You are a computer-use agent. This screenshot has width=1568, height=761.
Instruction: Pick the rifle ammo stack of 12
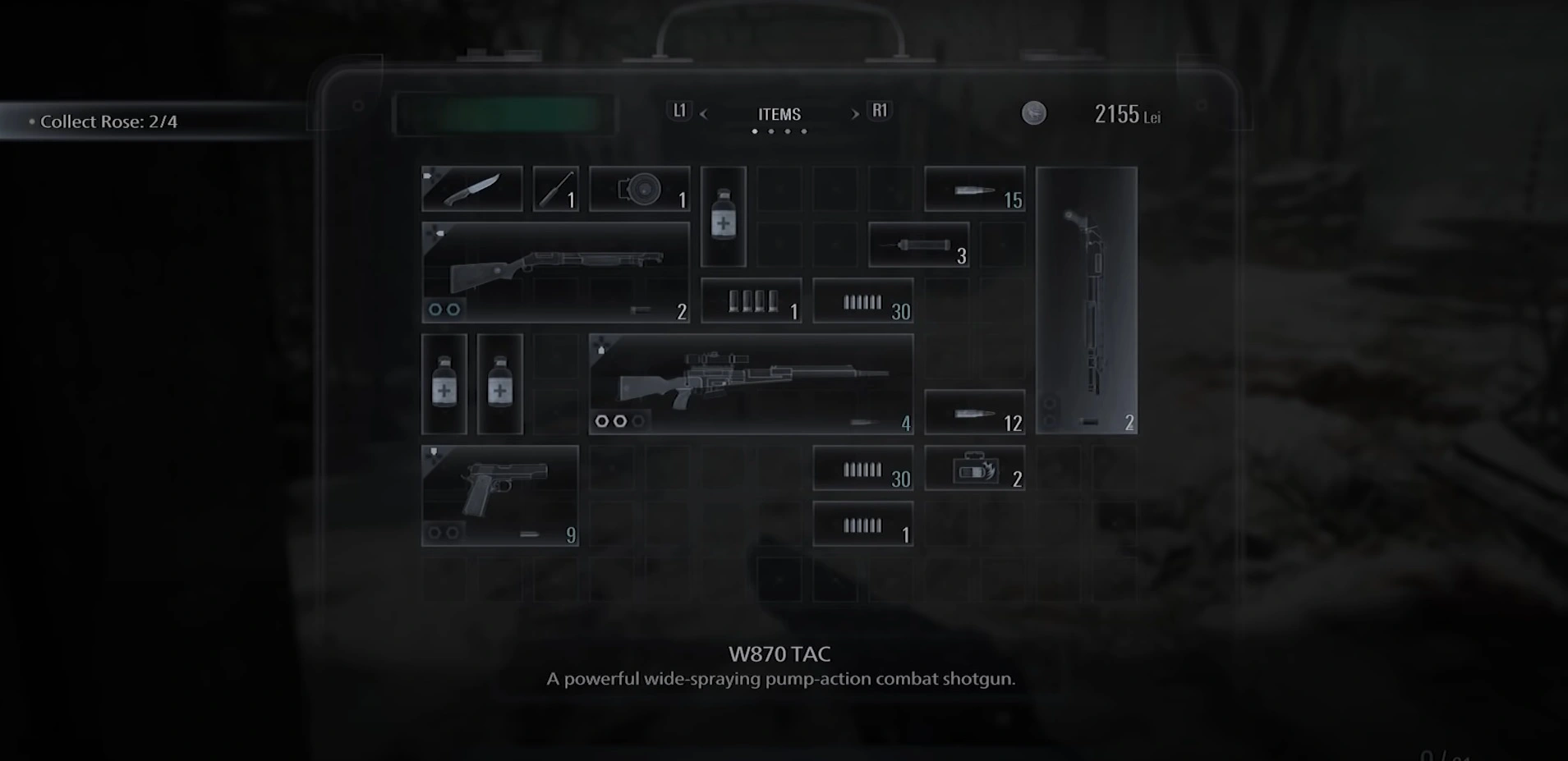pos(974,412)
